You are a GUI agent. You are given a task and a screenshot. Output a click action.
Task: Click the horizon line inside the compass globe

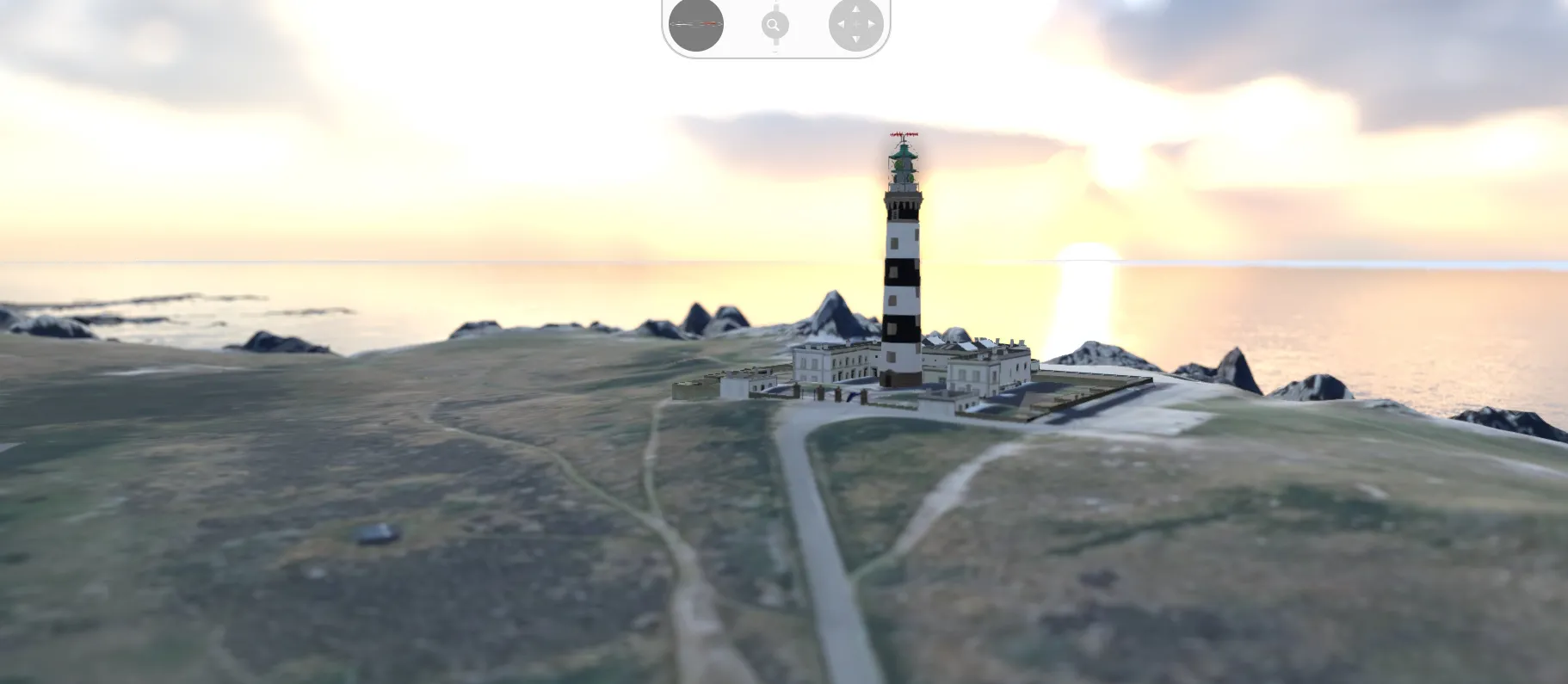point(688,24)
